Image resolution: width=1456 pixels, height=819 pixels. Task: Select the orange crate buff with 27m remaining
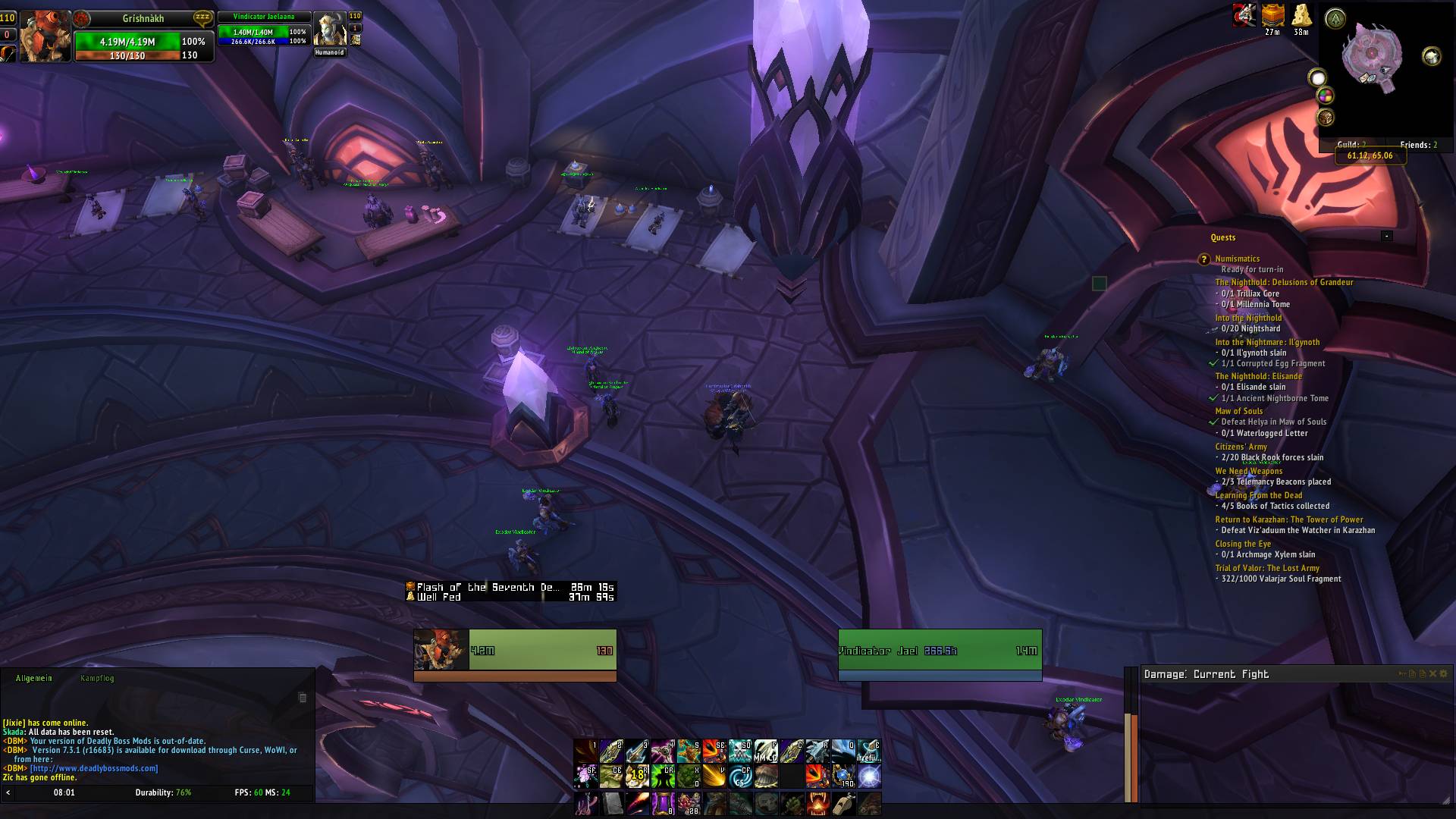click(x=1272, y=17)
